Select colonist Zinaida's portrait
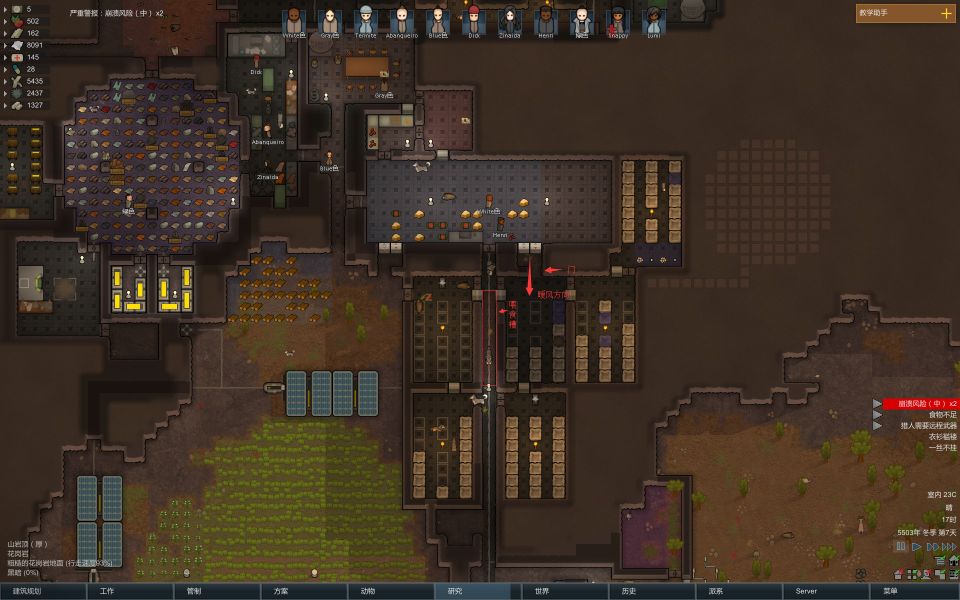 (509, 20)
